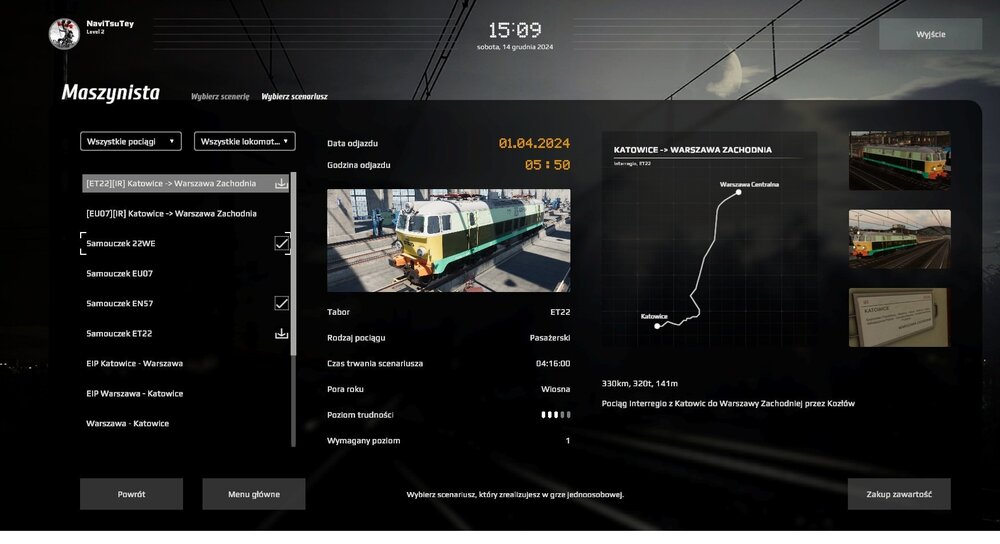Choose the Samouczek ET22 tutorial
Screen dimensions: 1000x544
coord(120,333)
